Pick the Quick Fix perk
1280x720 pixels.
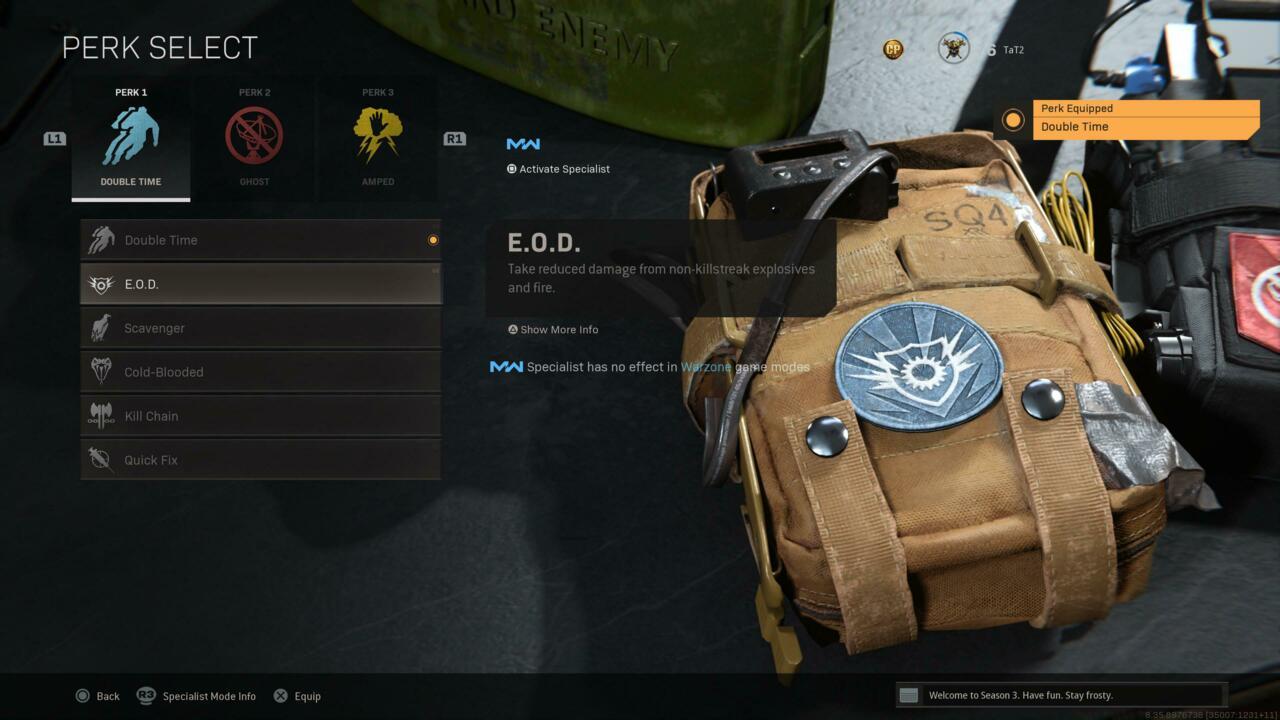[x=260, y=460]
